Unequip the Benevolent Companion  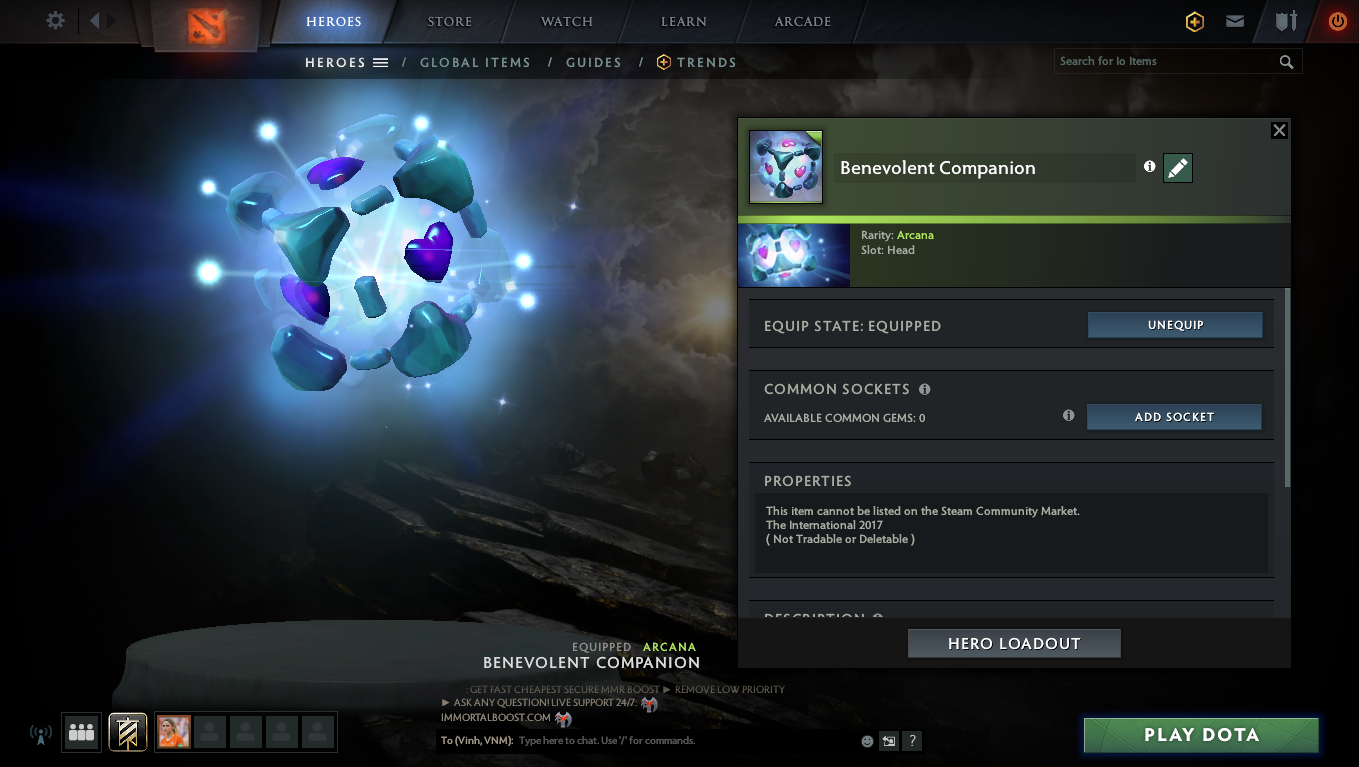1175,324
